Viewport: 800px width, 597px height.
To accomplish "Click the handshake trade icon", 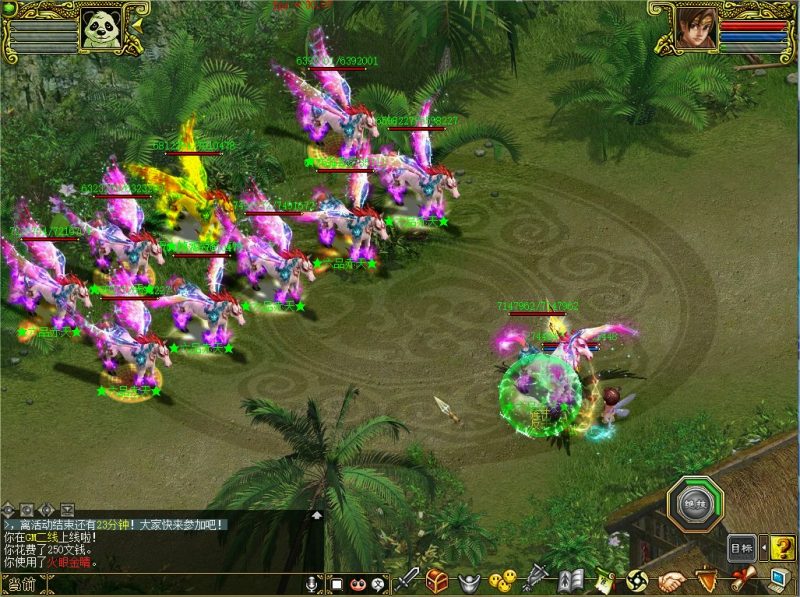I will coord(671,580).
